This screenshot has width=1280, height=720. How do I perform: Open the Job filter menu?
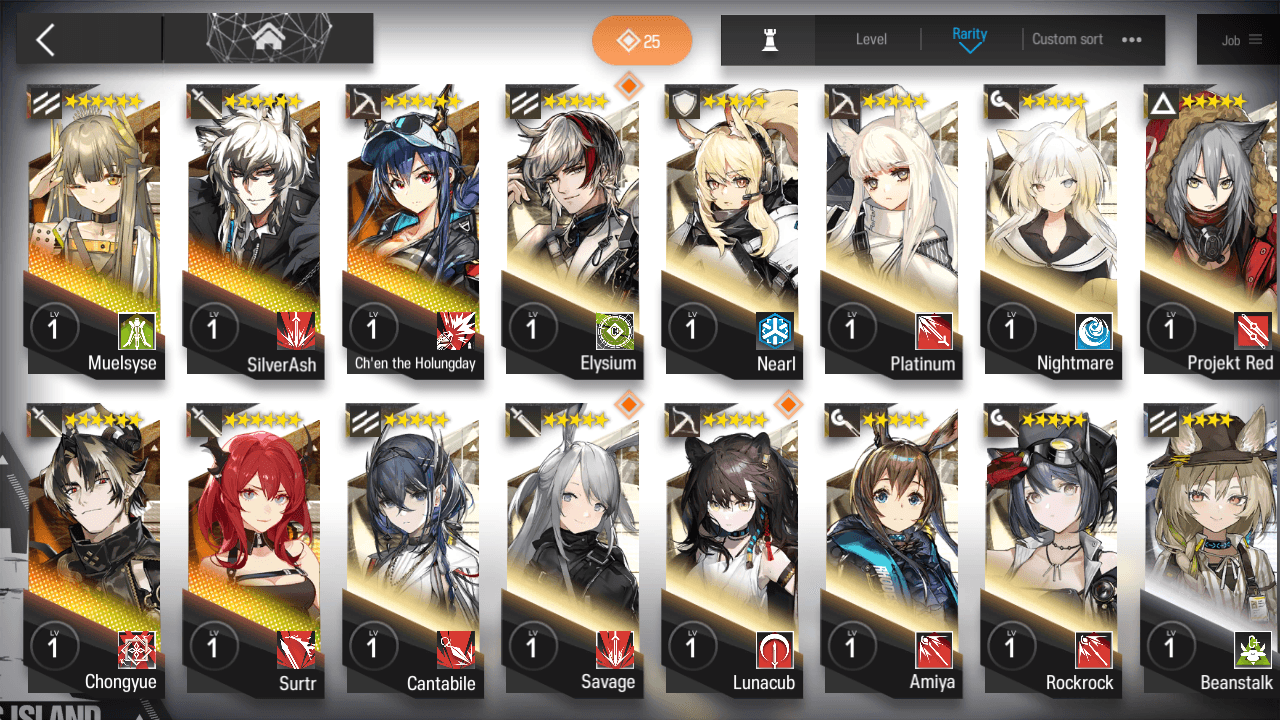tap(1241, 41)
